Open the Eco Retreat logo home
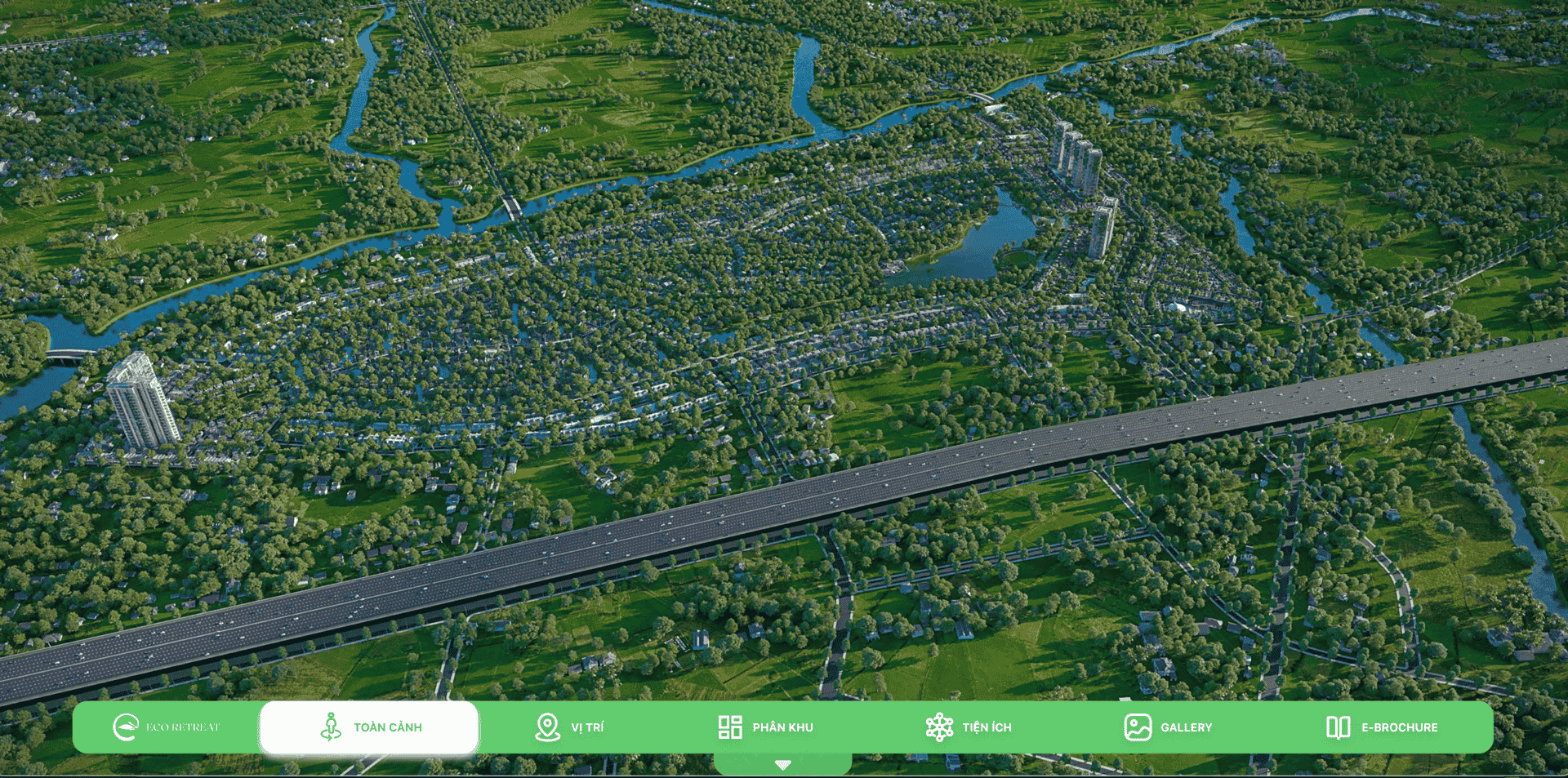The image size is (1568, 778). pyautogui.click(x=166, y=727)
